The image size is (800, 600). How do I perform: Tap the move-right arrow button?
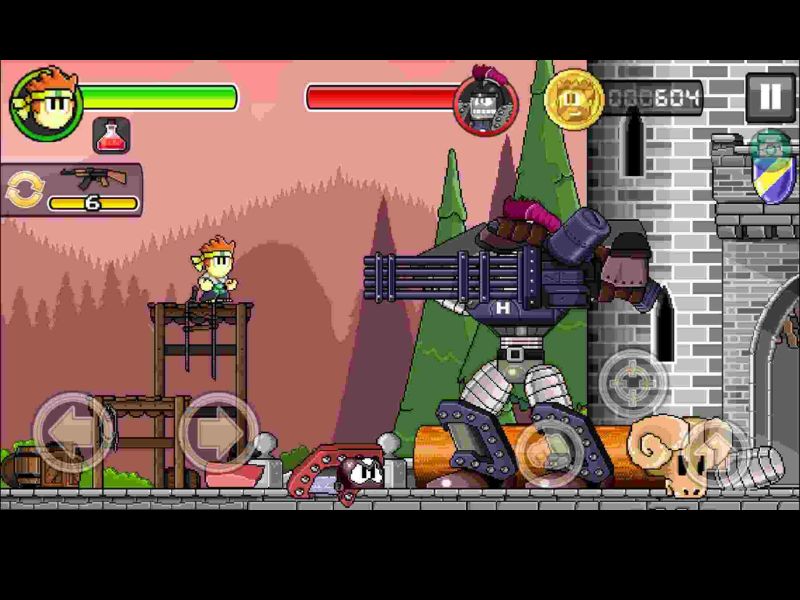[218, 432]
